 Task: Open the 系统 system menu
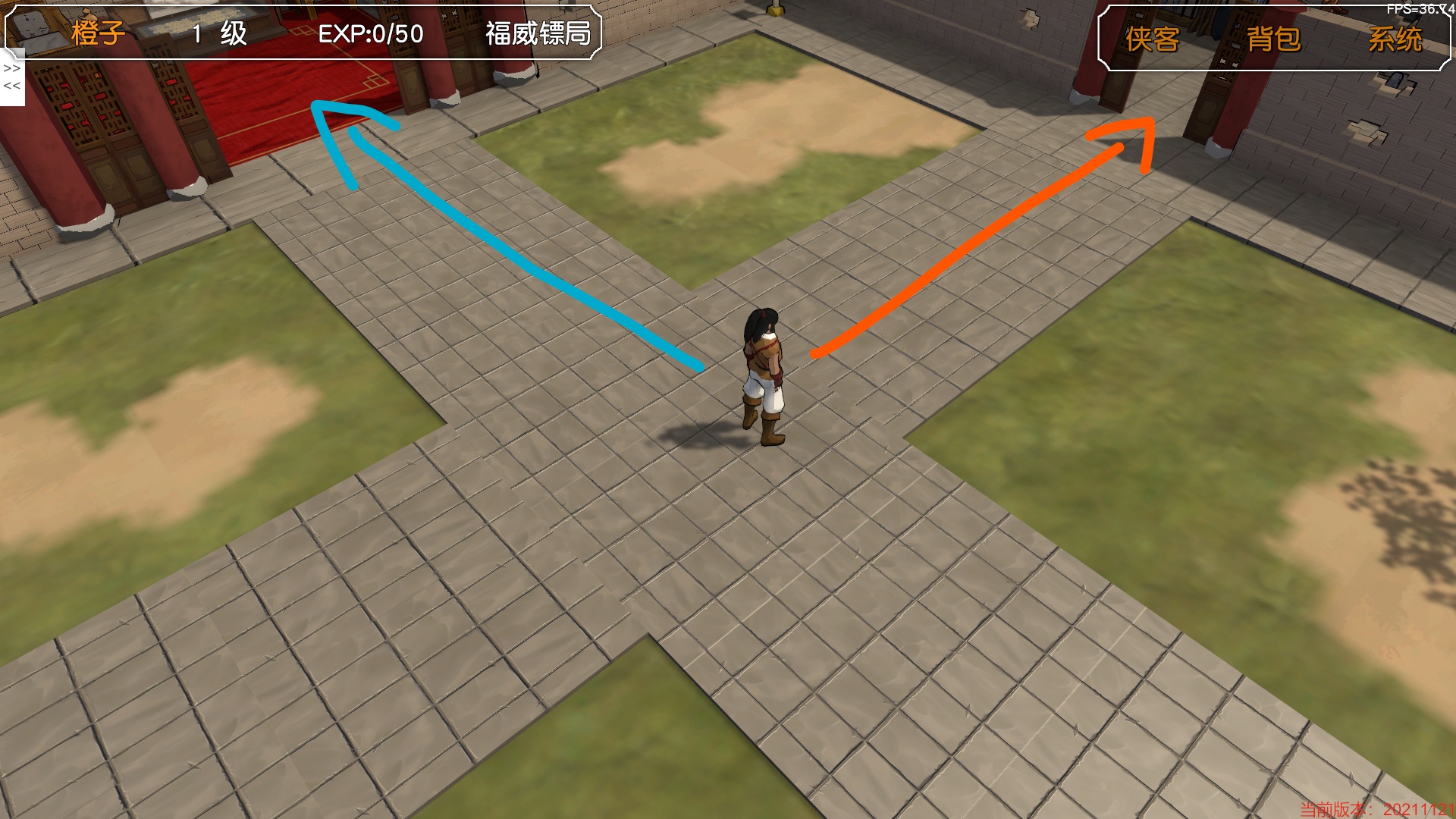click(x=1395, y=39)
